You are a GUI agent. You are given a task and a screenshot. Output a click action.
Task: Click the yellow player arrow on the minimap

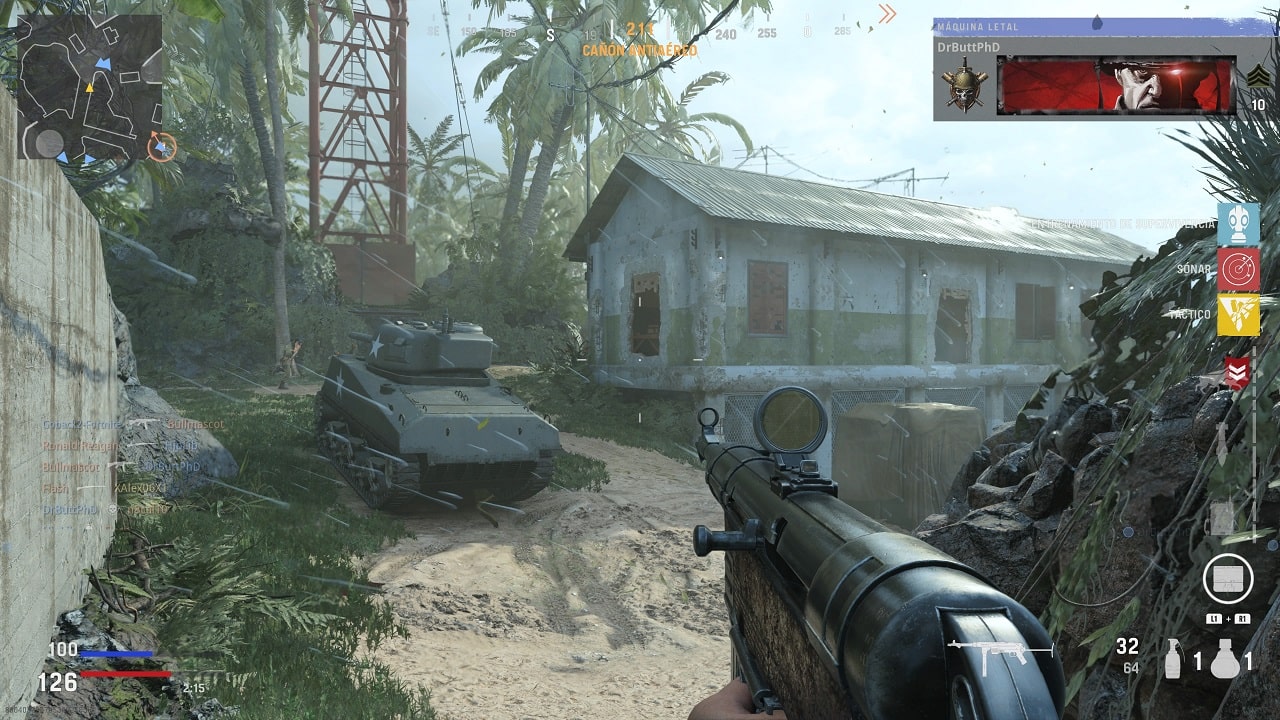point(88,88)
